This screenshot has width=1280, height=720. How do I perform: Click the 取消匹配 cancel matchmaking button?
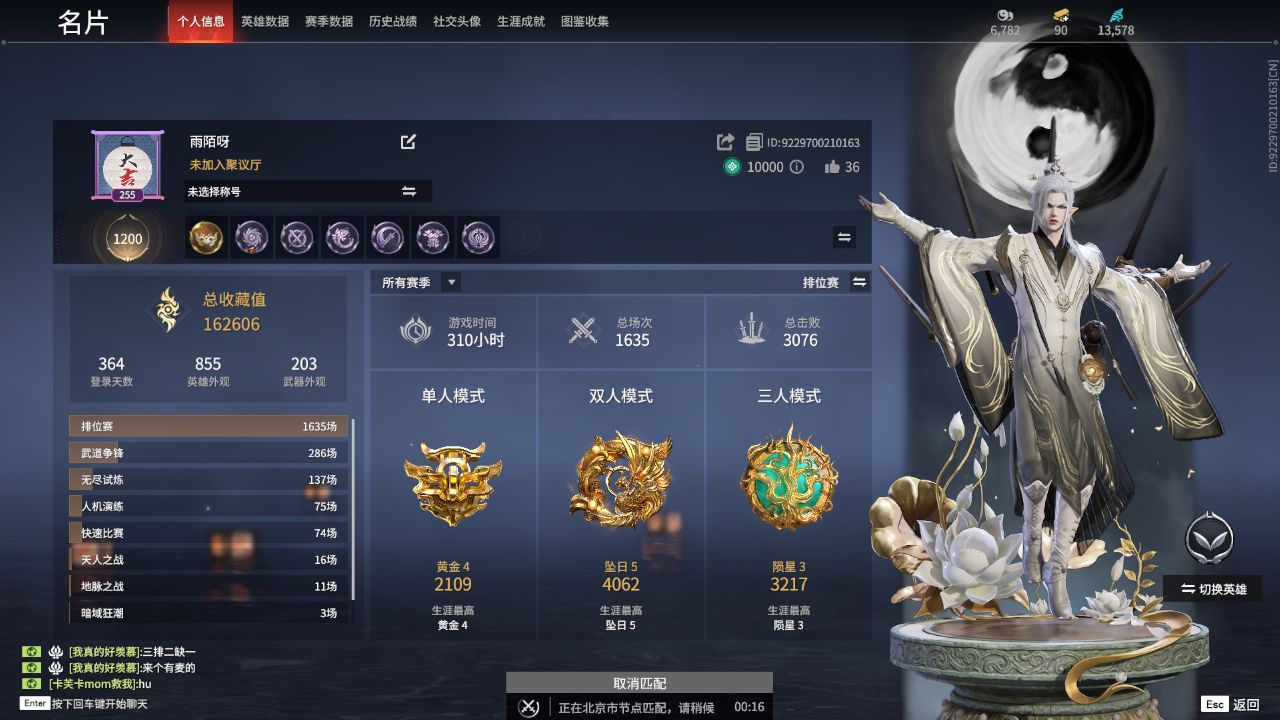point(640,683)
